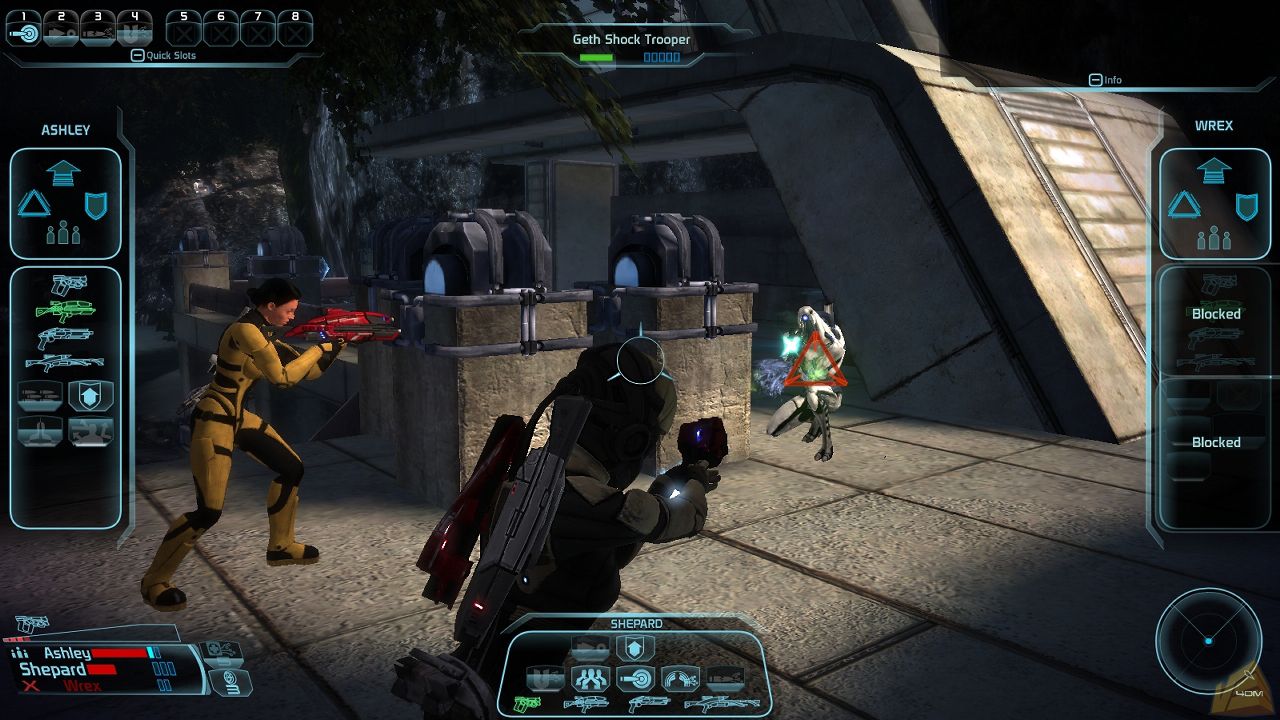
Task: Choose Ashley's shield cover command
Action: tap(96, 205)
